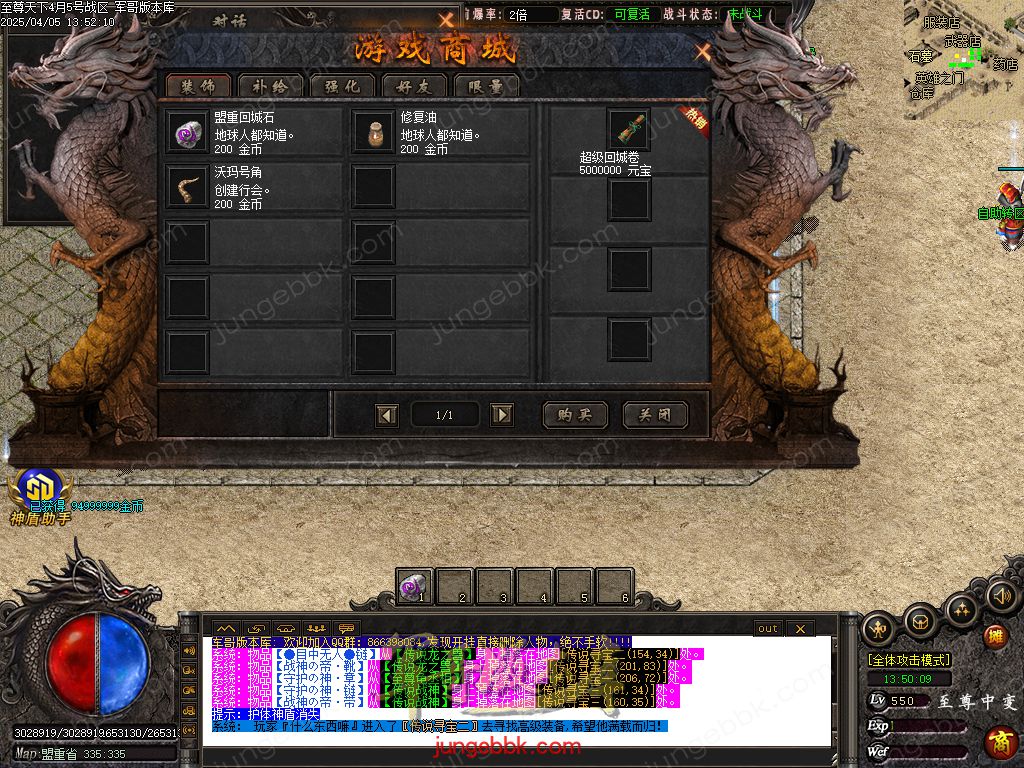
Task: Select the 好友 tab in the shop
Action: 414,86
